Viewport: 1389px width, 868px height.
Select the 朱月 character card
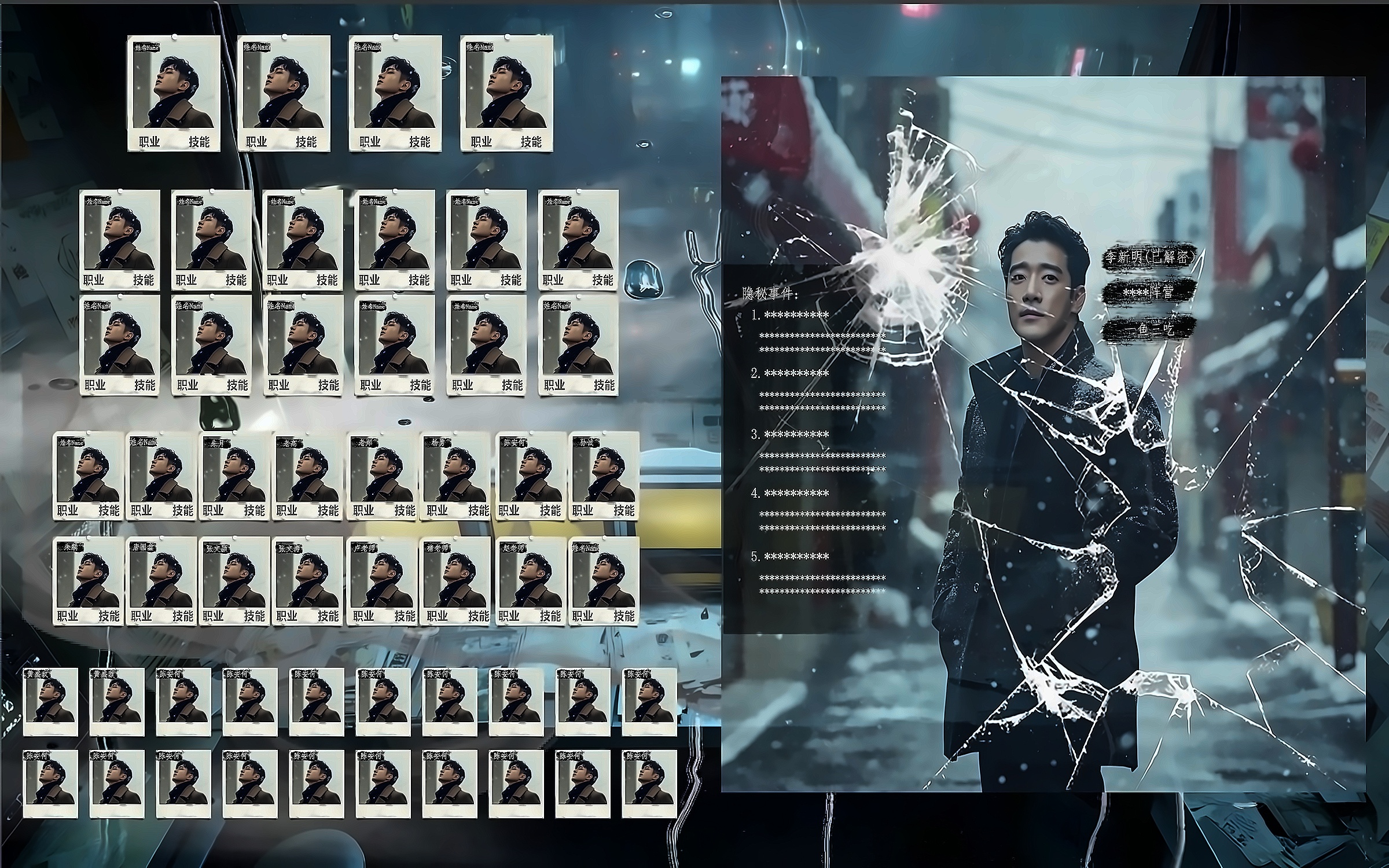click(234, 476)
